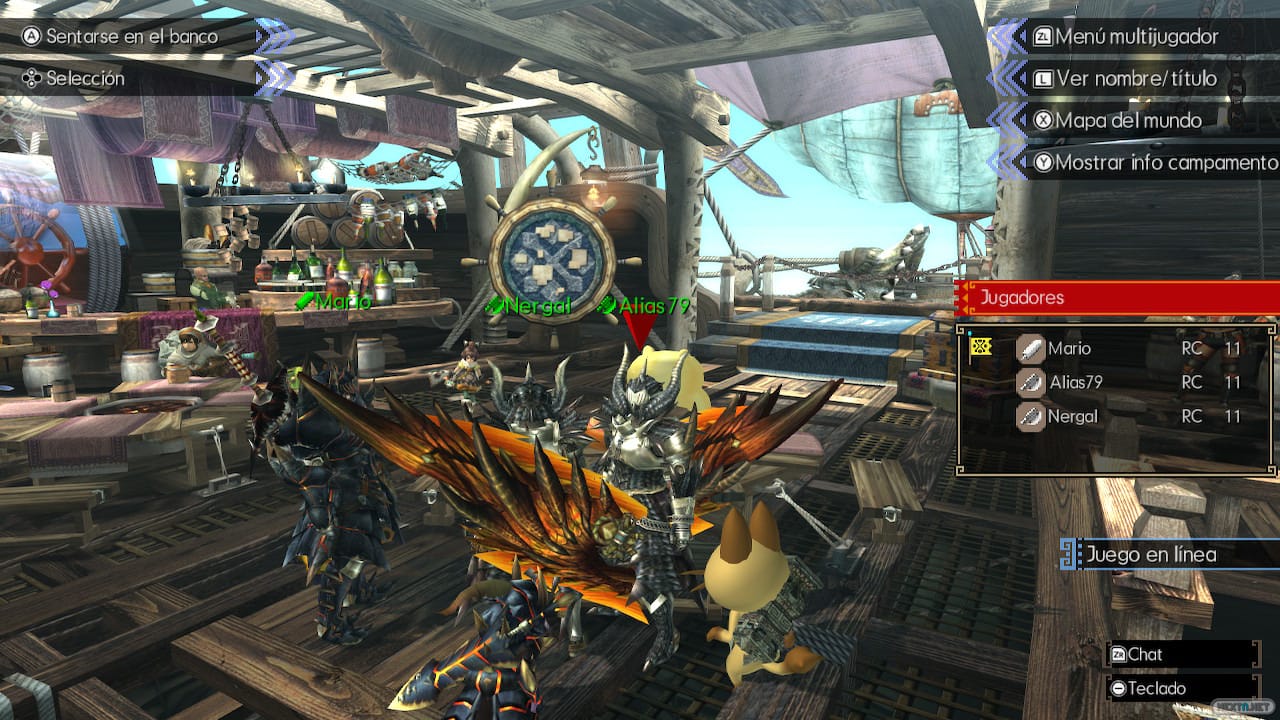Screen dimensions: 1280x720
Task: Select the yellow flag icon next to Mario
Action: [981, 349]
